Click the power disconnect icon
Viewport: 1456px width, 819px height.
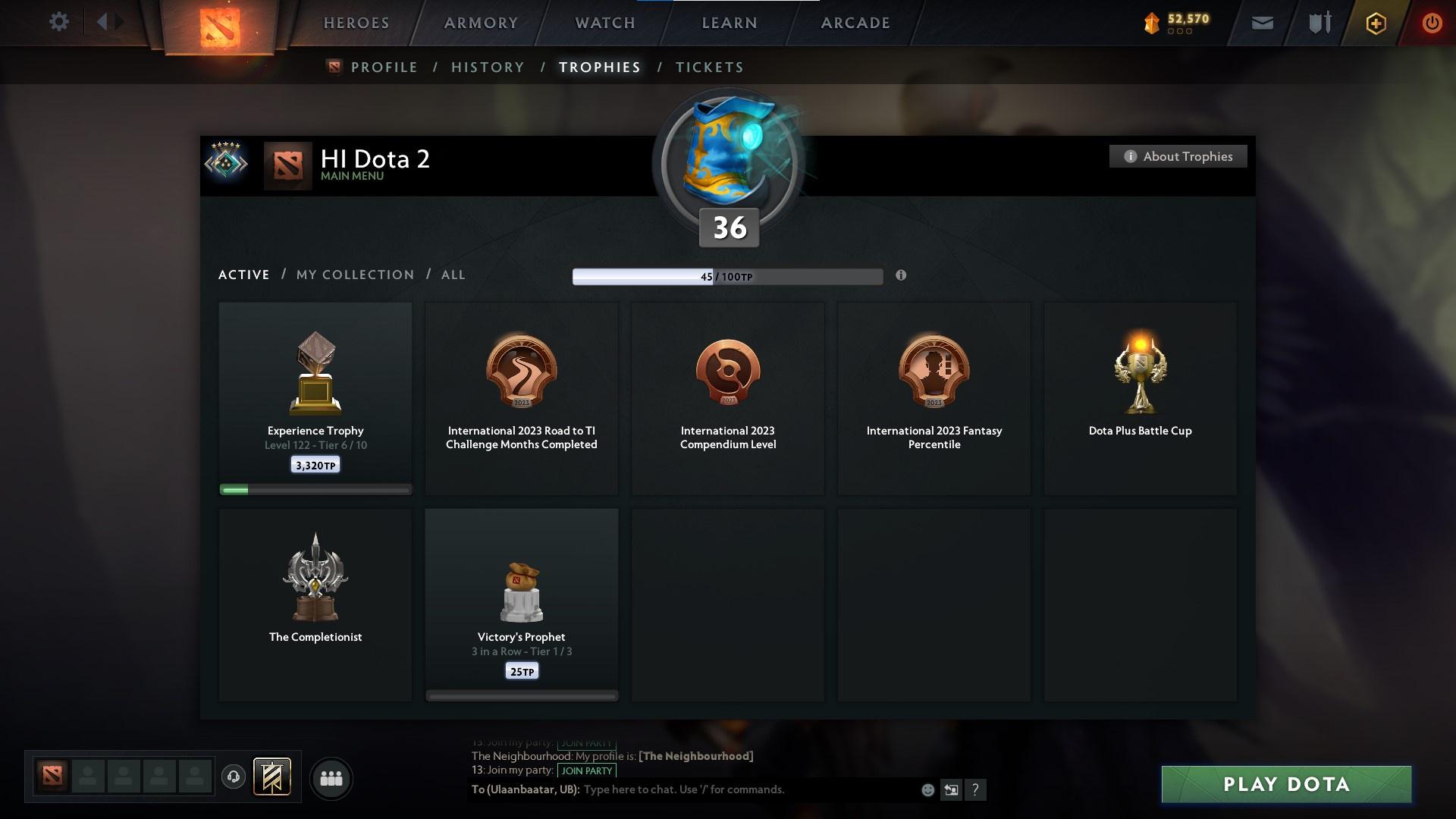click(1432, 23)
